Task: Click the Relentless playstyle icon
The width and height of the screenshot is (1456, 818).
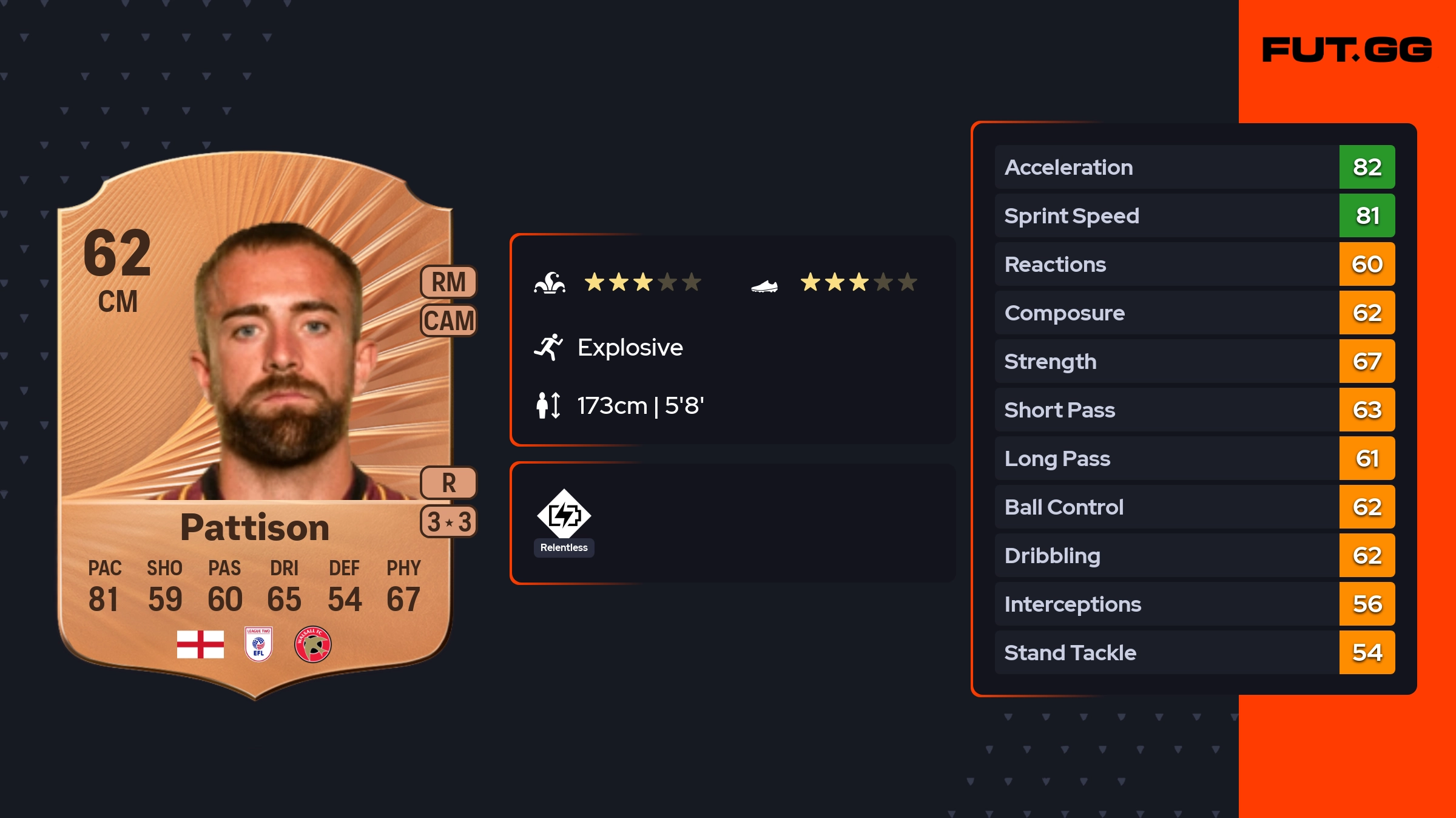Action: click(x=564, y=515)
